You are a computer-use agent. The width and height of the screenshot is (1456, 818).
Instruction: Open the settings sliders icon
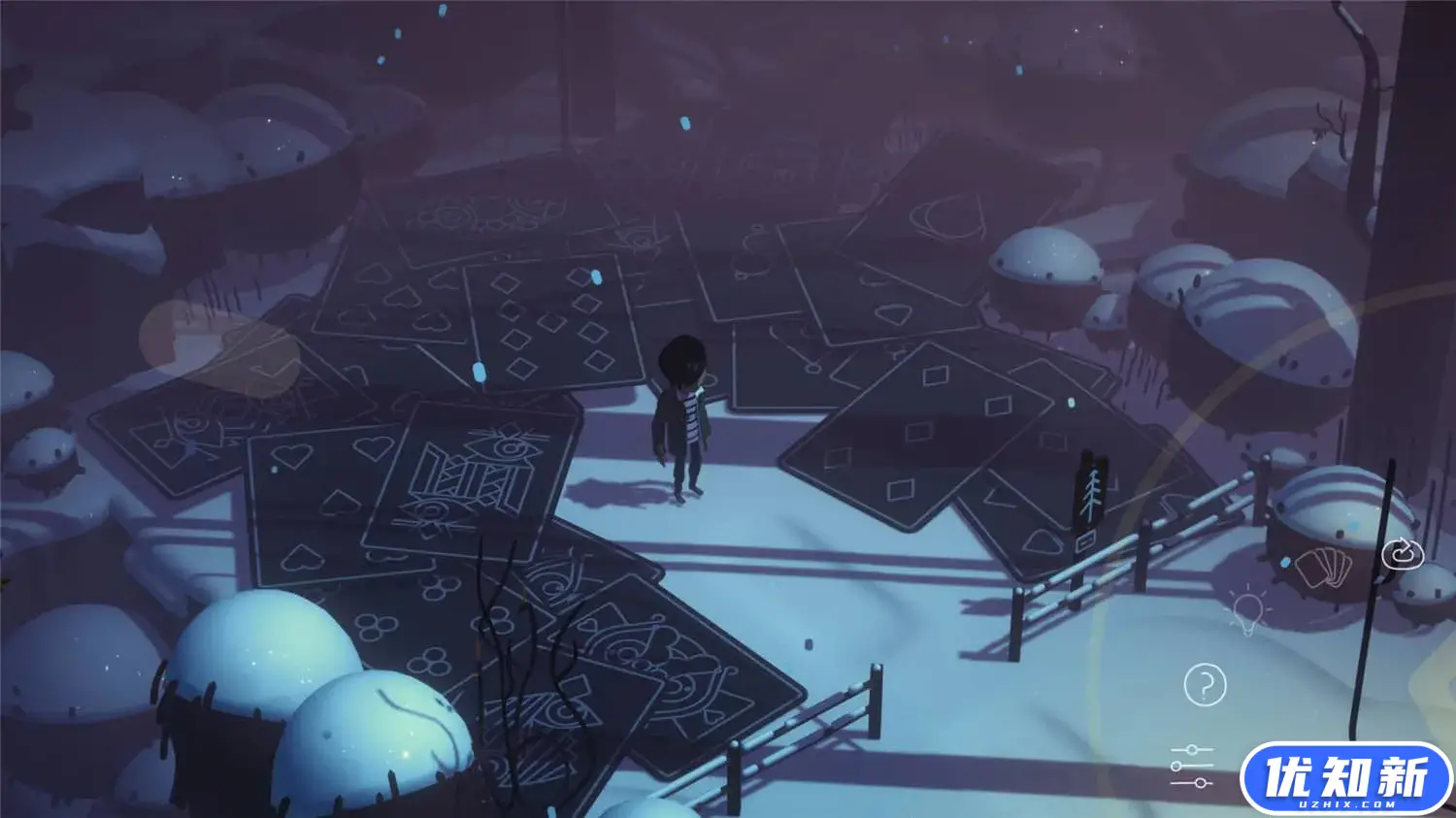(x=1190, y=765)
